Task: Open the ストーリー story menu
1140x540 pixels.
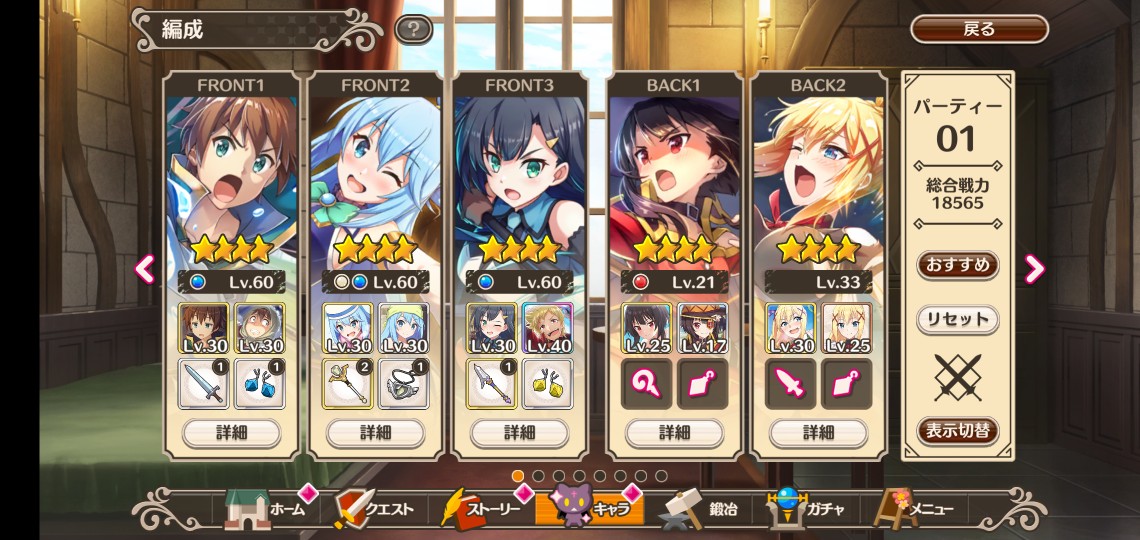Action: click(482, 509)
